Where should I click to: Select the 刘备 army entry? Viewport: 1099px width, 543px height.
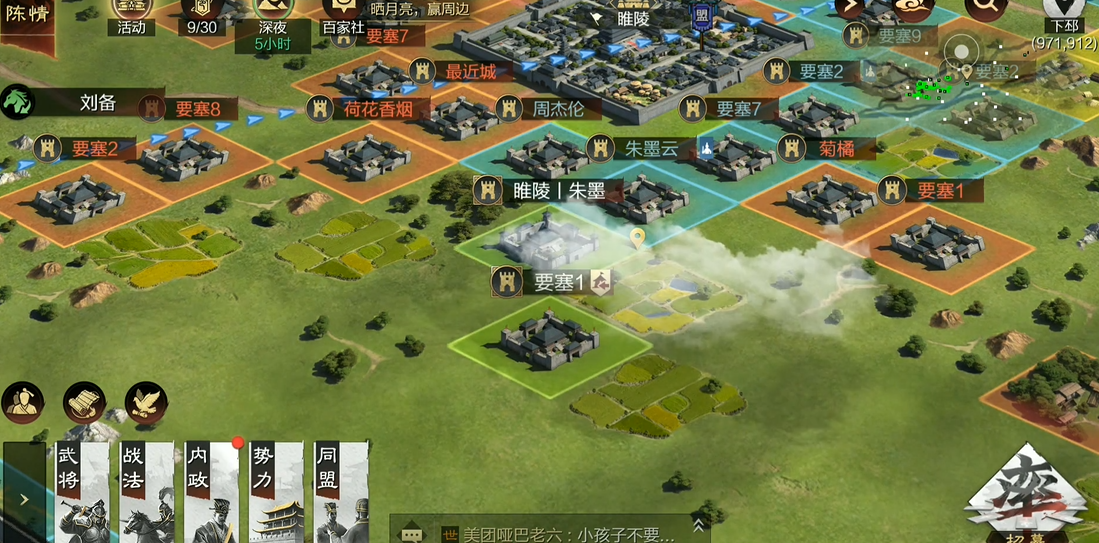tap(98, 101)
